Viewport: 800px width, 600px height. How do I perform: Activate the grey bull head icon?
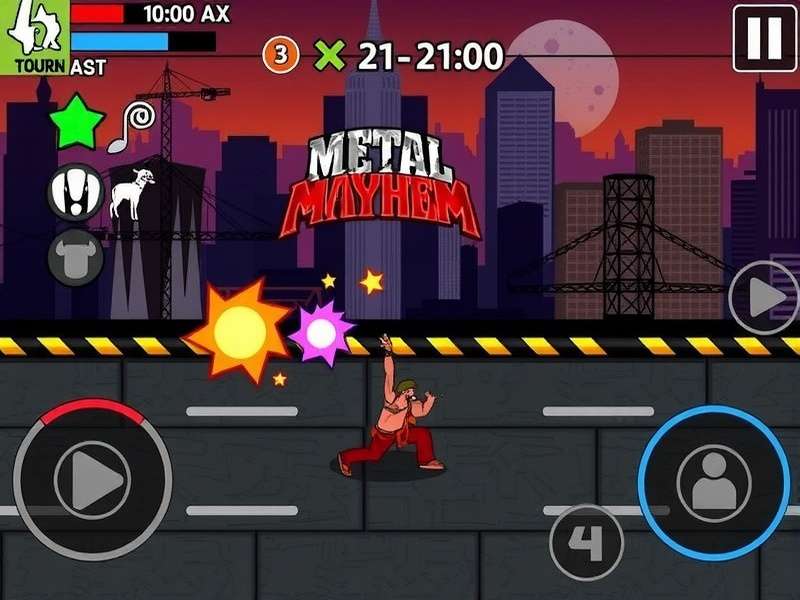[x=76, y=258]
